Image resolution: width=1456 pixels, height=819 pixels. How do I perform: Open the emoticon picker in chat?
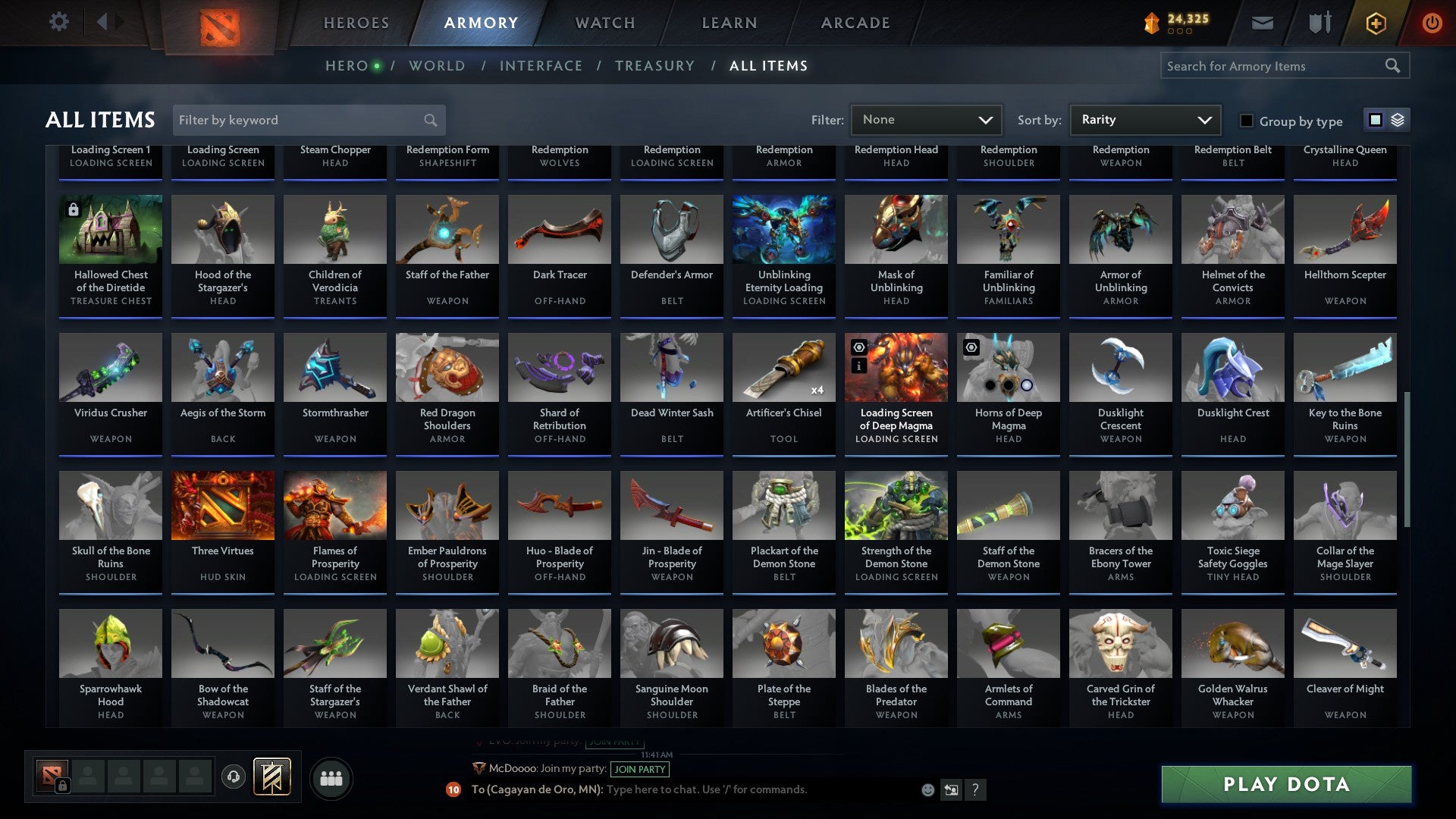pyautogui.click(x=927, y=789)
